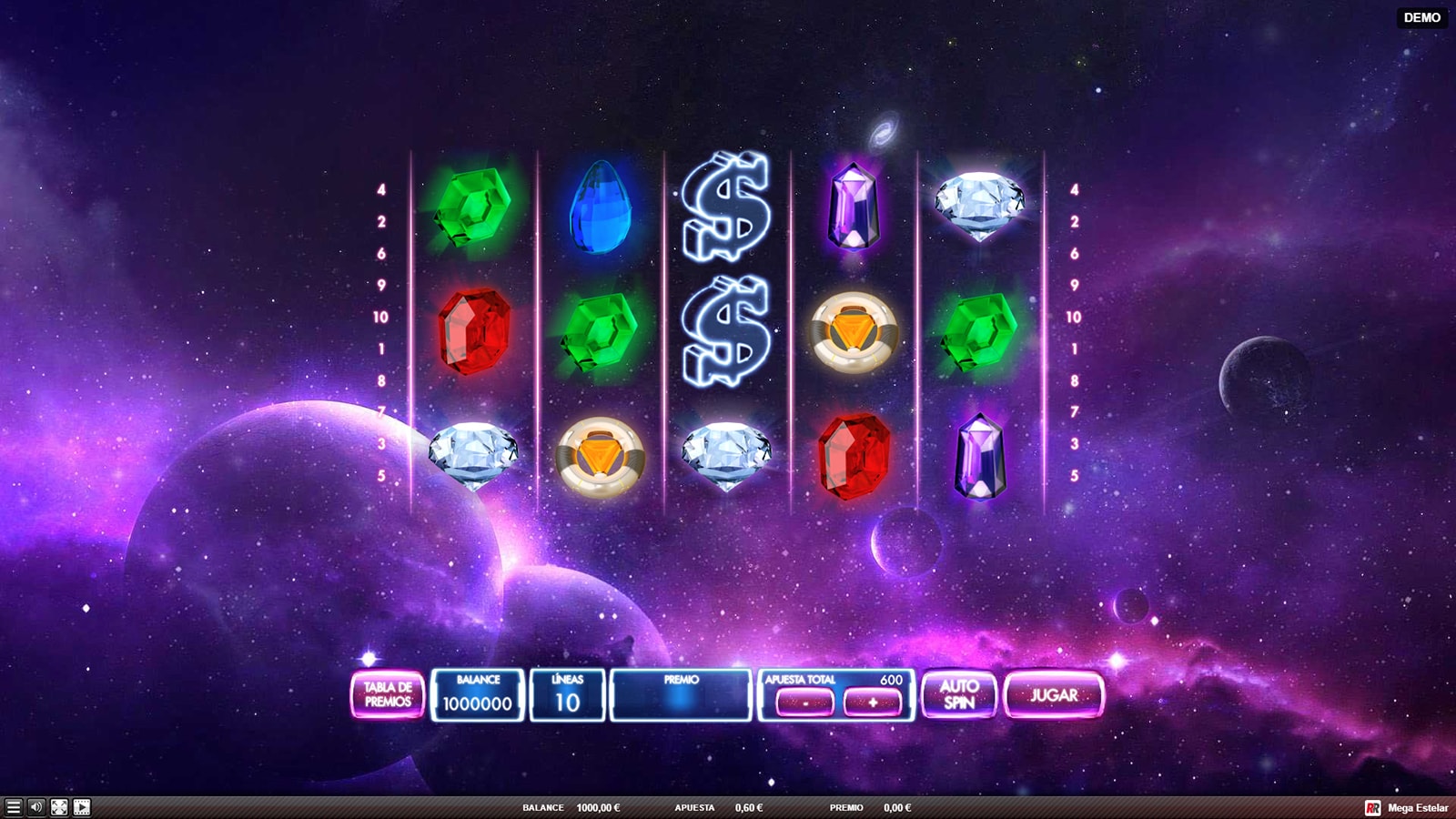Click the film strip play icon
Image resolution: width=1456 pixels, height=819 pixels.
point(82,807)
